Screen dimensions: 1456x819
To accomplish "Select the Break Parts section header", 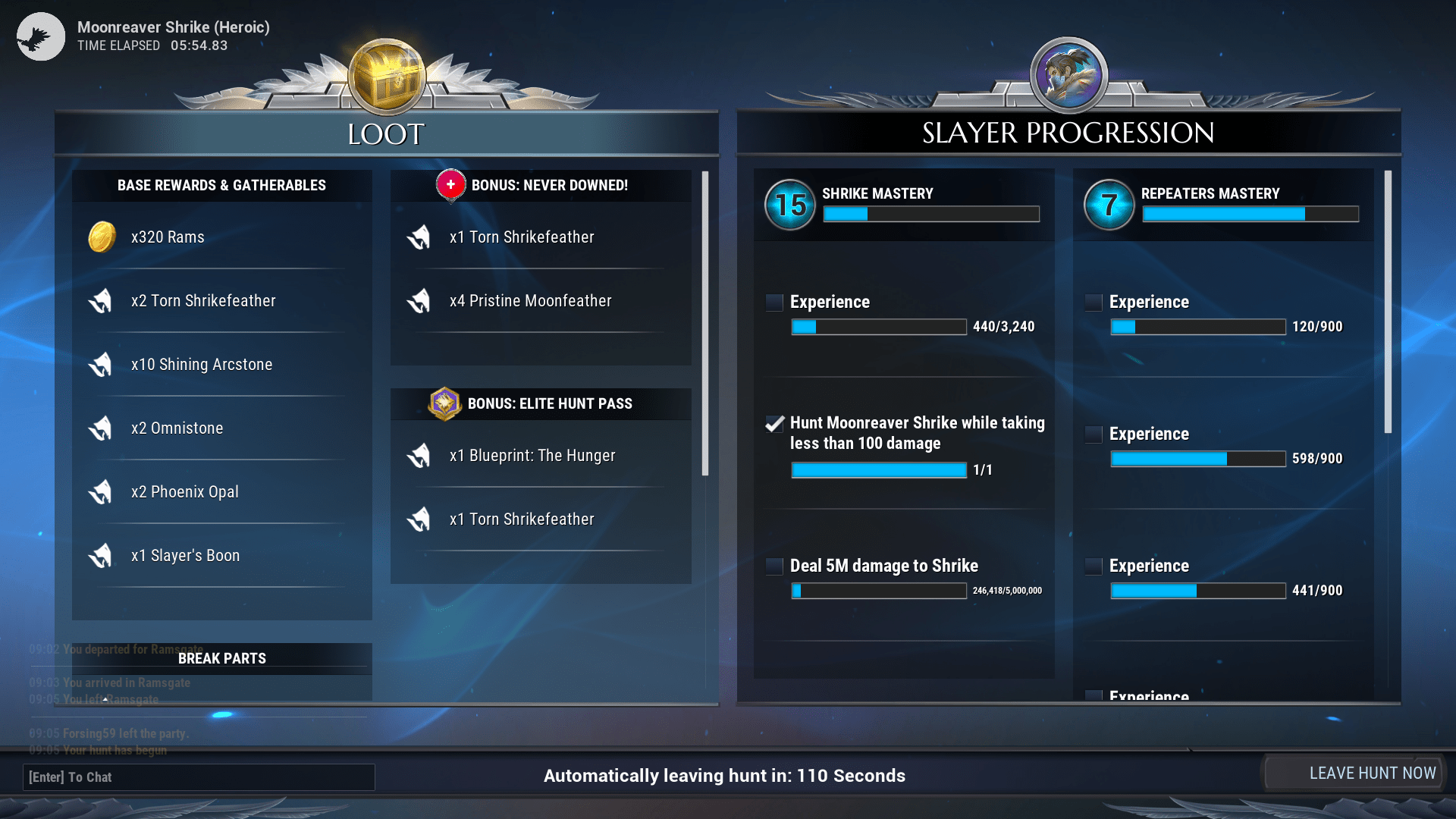I will (x=221, y=657).
